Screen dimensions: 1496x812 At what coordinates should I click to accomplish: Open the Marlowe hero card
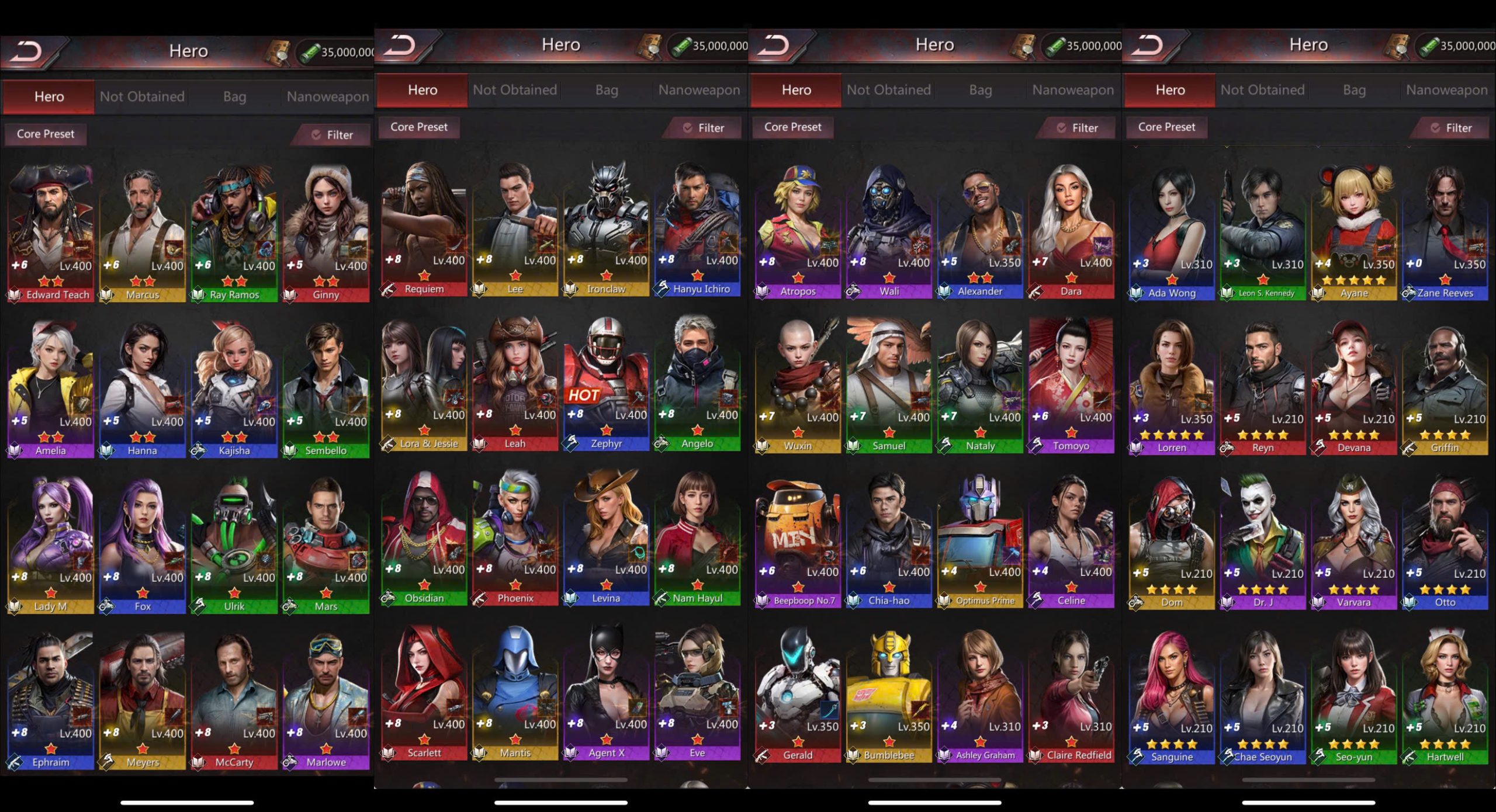coord(326,701)
